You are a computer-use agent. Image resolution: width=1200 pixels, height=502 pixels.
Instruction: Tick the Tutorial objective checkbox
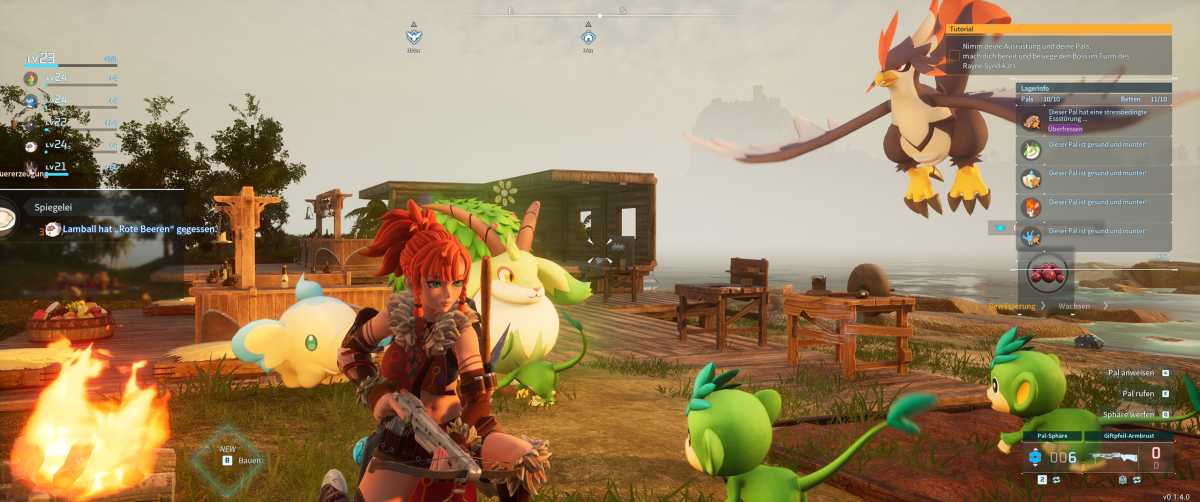(954, 56)
